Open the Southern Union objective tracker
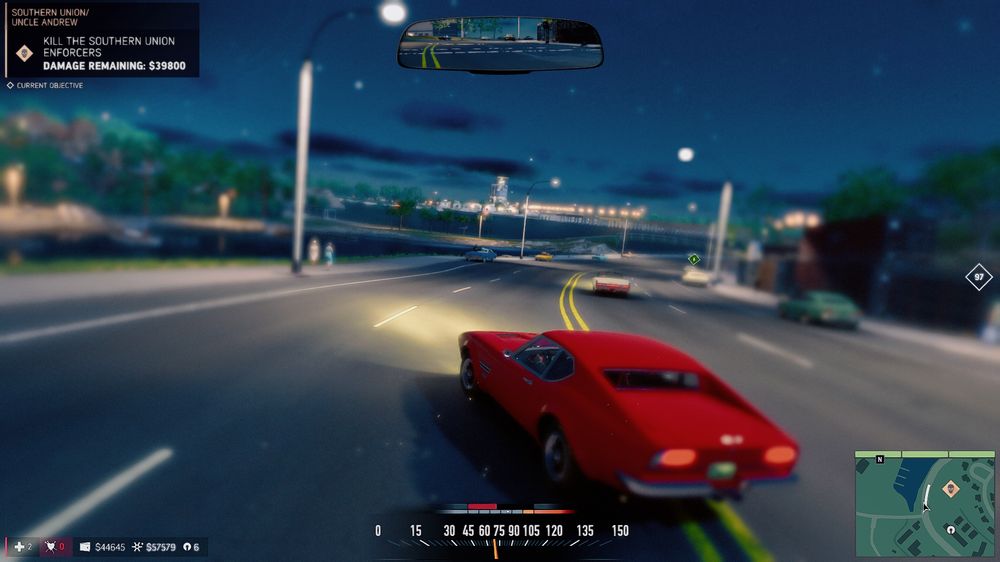 (102, 41)
